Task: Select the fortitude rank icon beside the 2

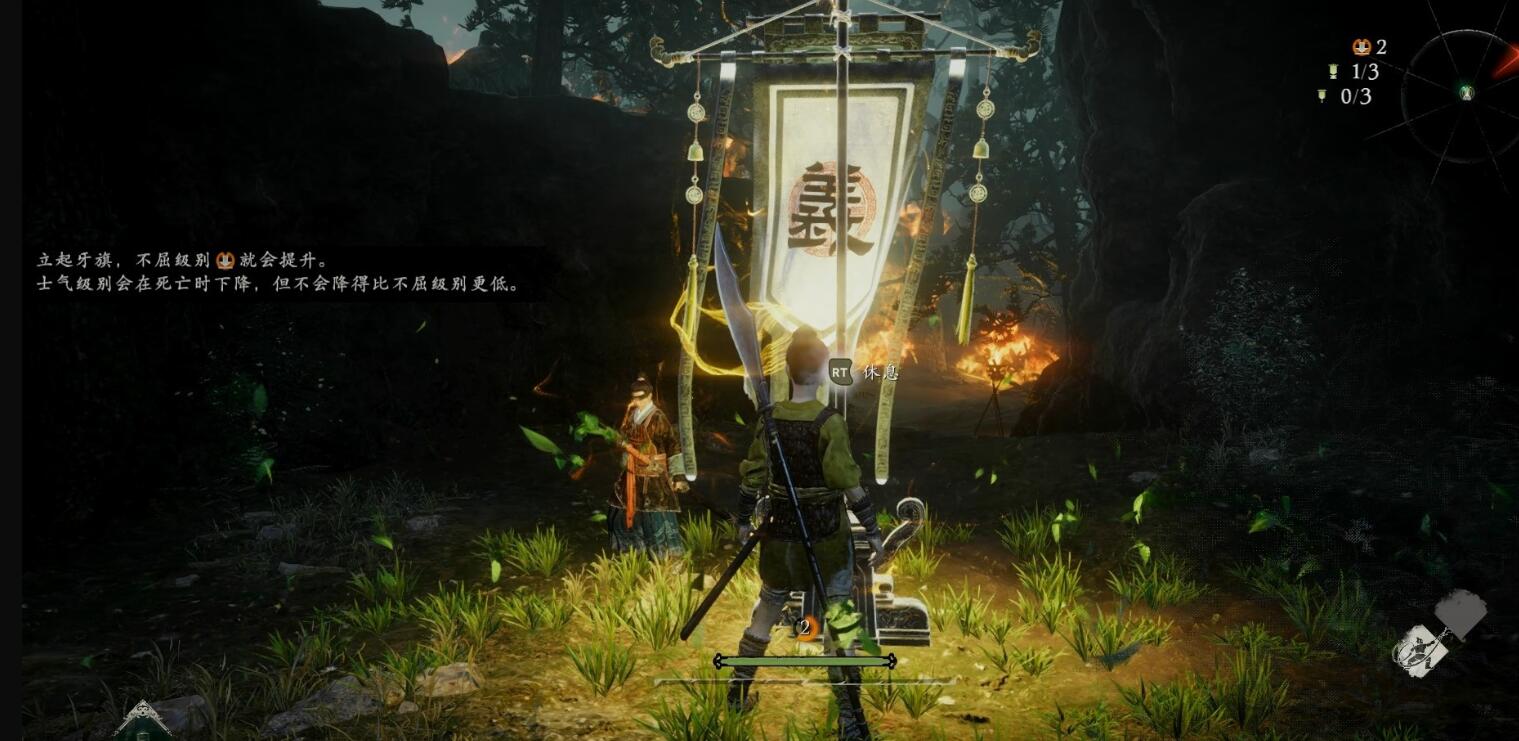Action: 1361,47
